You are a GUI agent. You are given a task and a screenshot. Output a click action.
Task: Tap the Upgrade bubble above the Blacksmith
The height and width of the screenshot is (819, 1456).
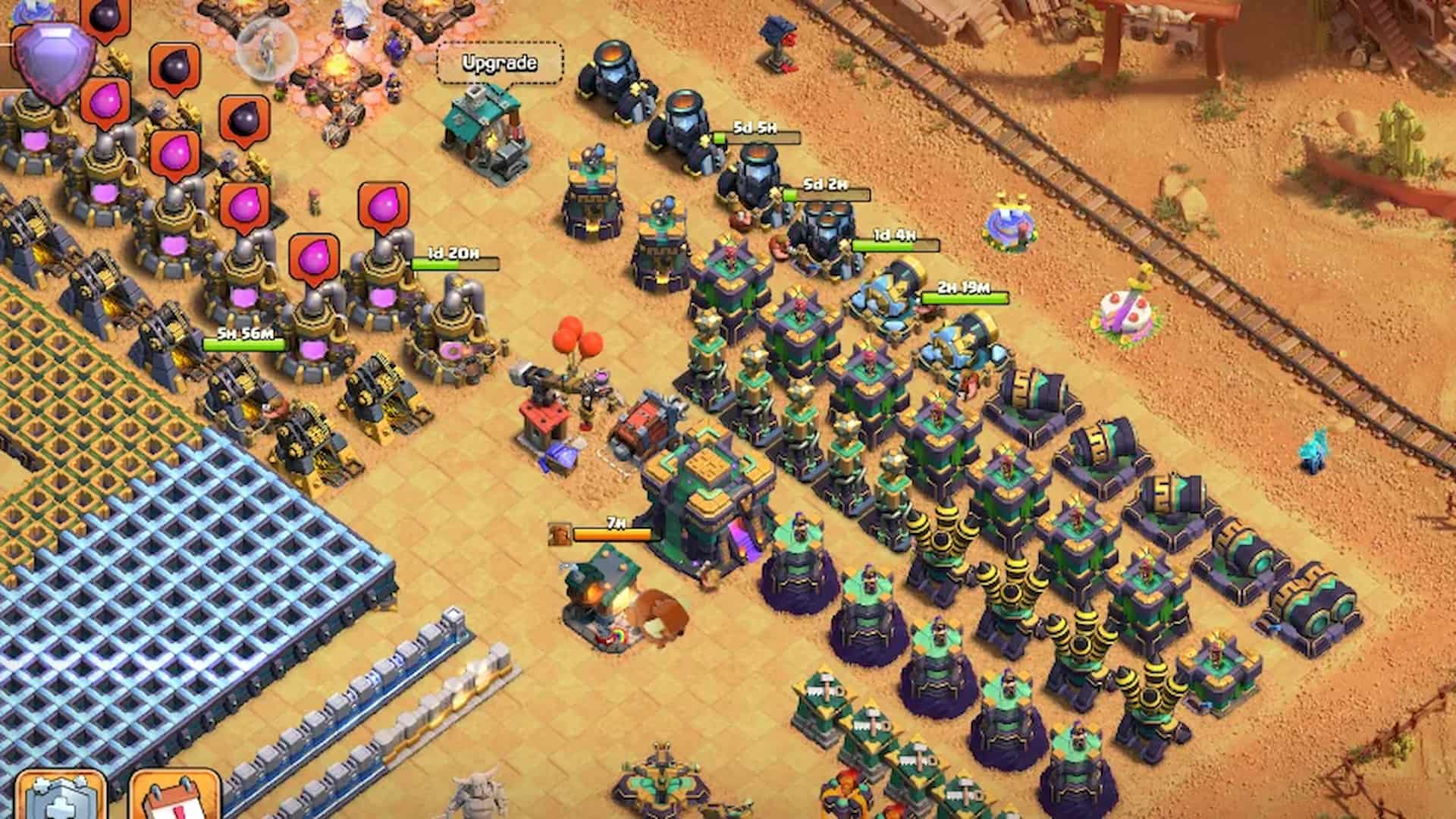tap(500, 64)
